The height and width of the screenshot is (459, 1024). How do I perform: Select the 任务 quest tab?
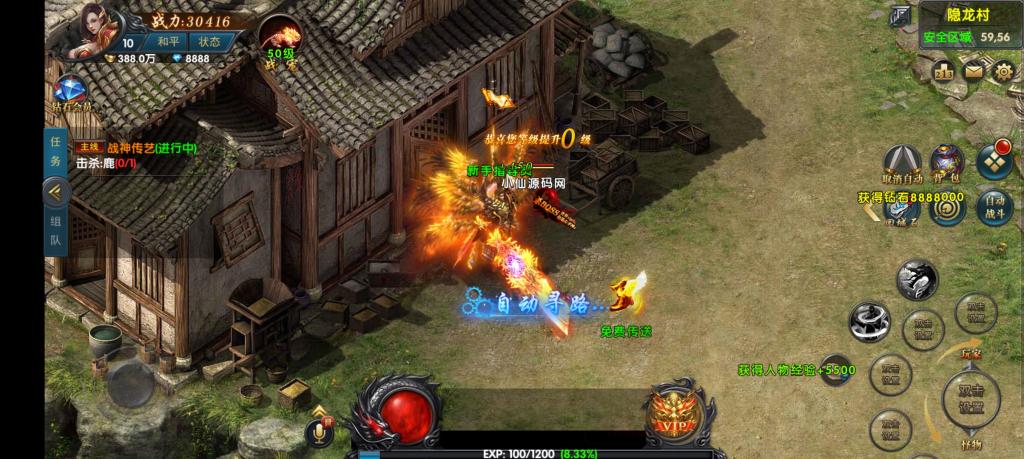pyautogui.click(x=56, y=153)
